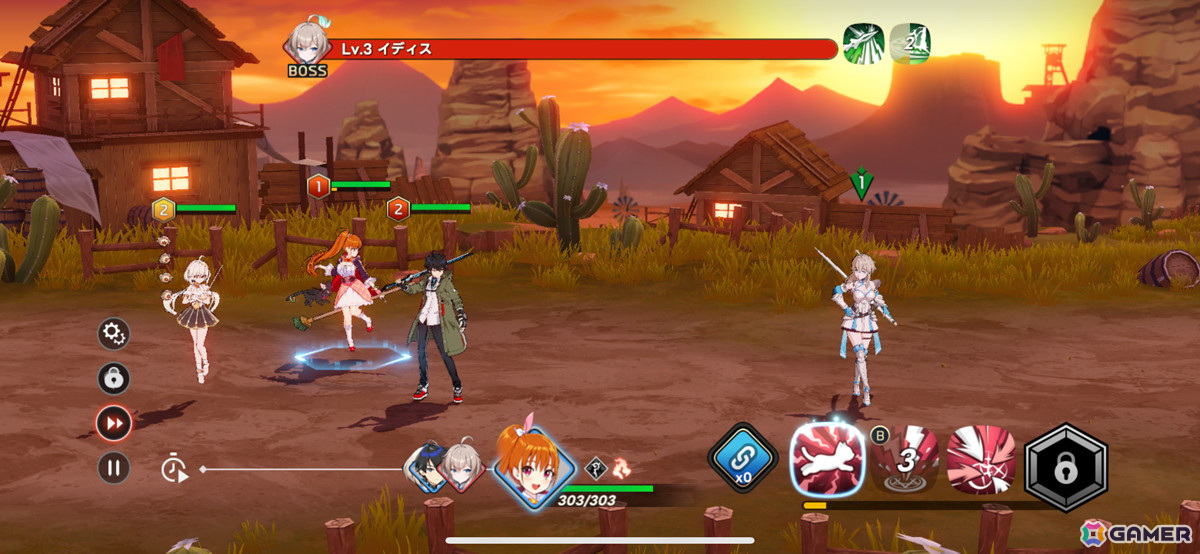Inspect the boss's green sword skill icon
Screen dimensions: 1200x554
863,43
